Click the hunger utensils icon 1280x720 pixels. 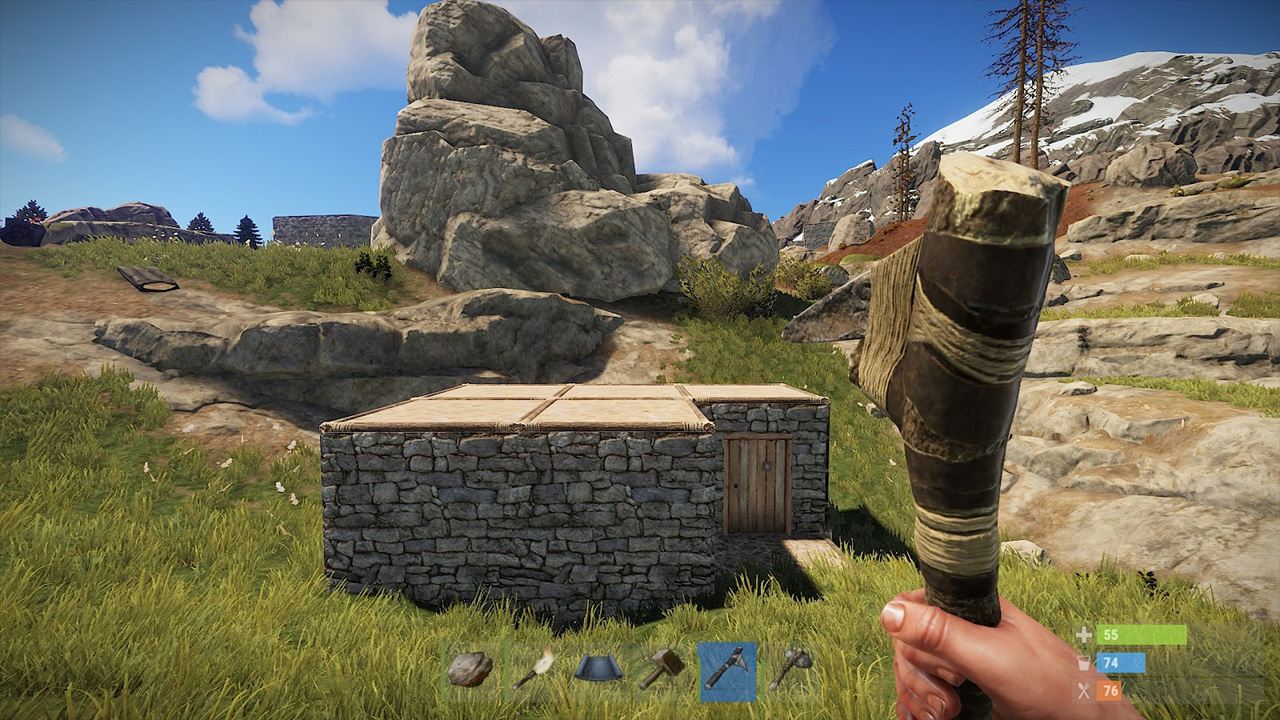pyautogui.click(x=1083, y=690)
